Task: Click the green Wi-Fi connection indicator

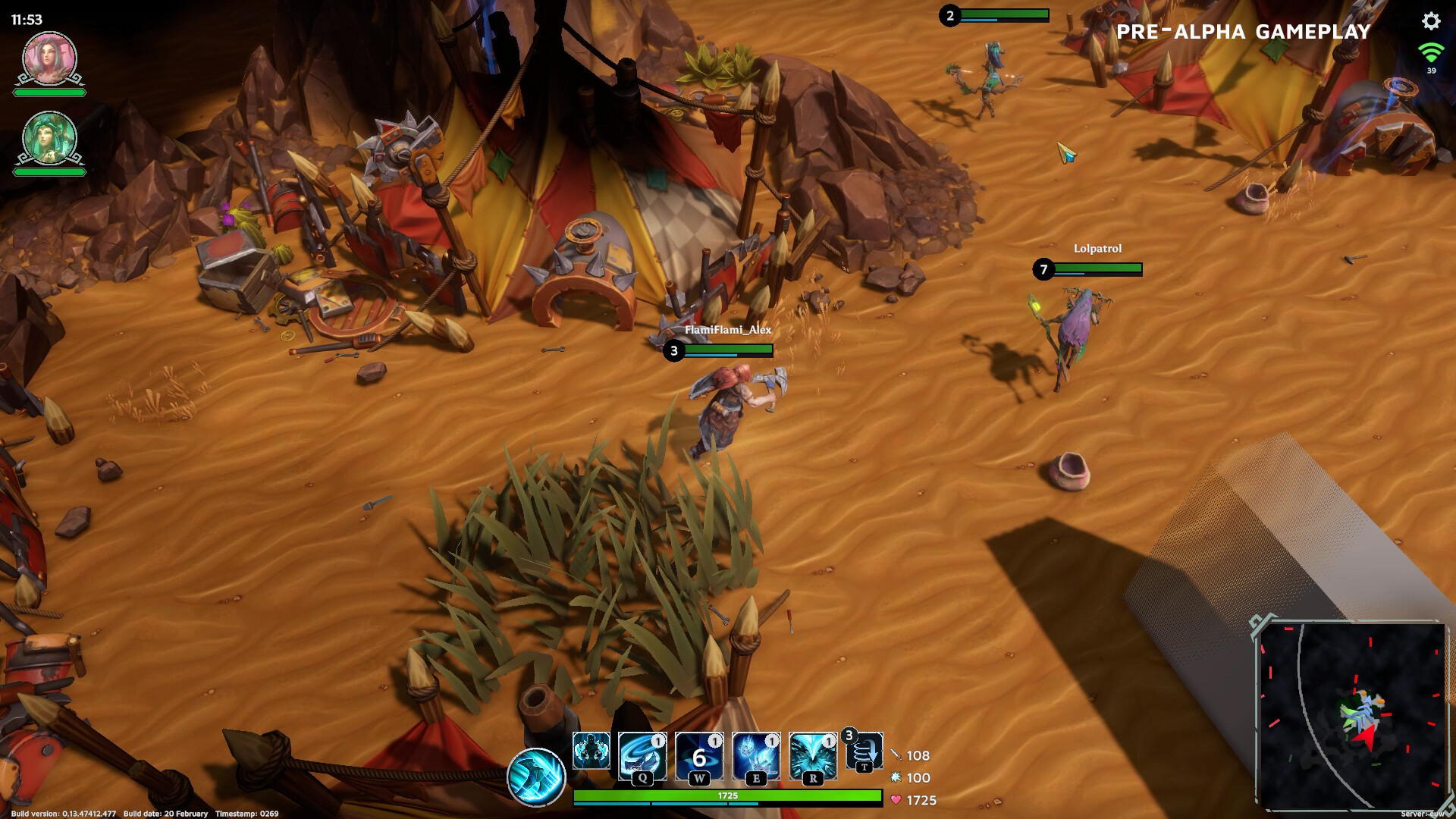Action: click(1431, 53)
